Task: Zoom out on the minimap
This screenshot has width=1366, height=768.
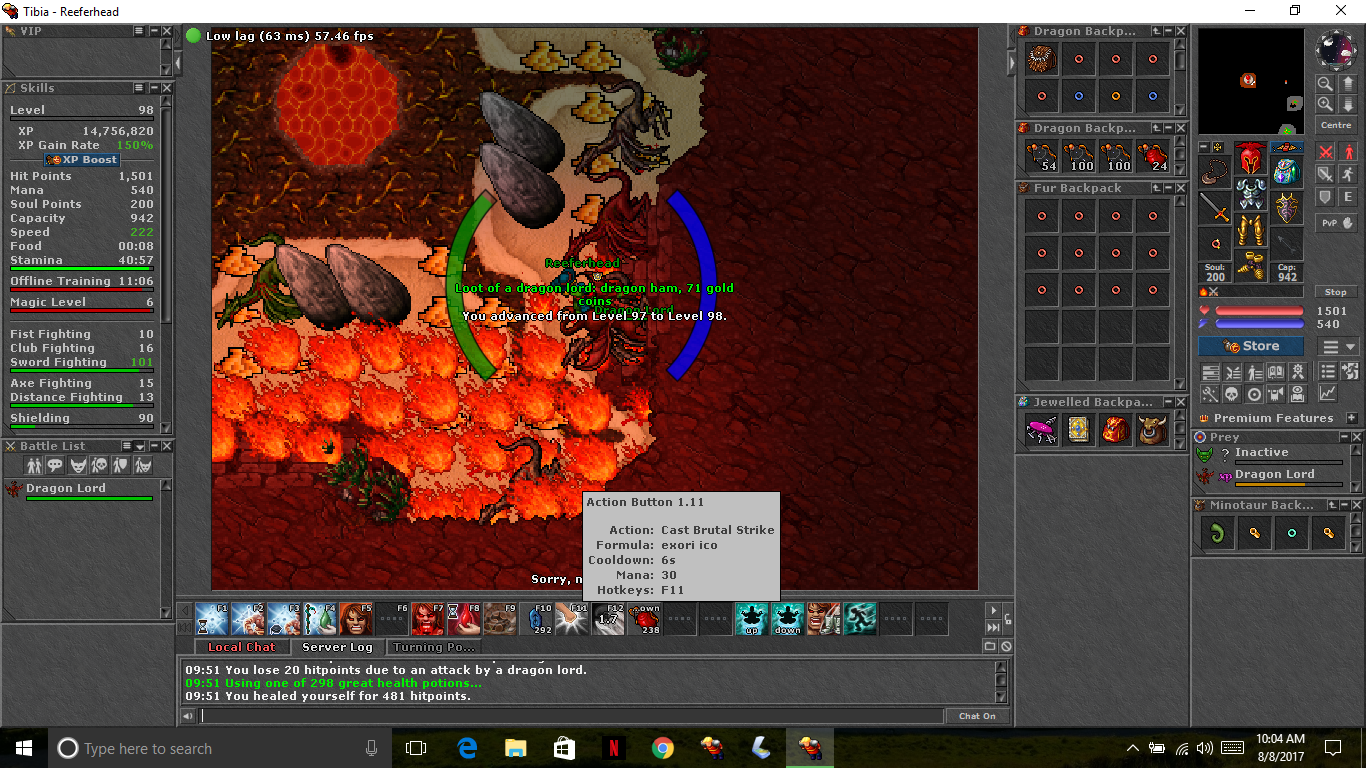Action: tap(1324, 84)
